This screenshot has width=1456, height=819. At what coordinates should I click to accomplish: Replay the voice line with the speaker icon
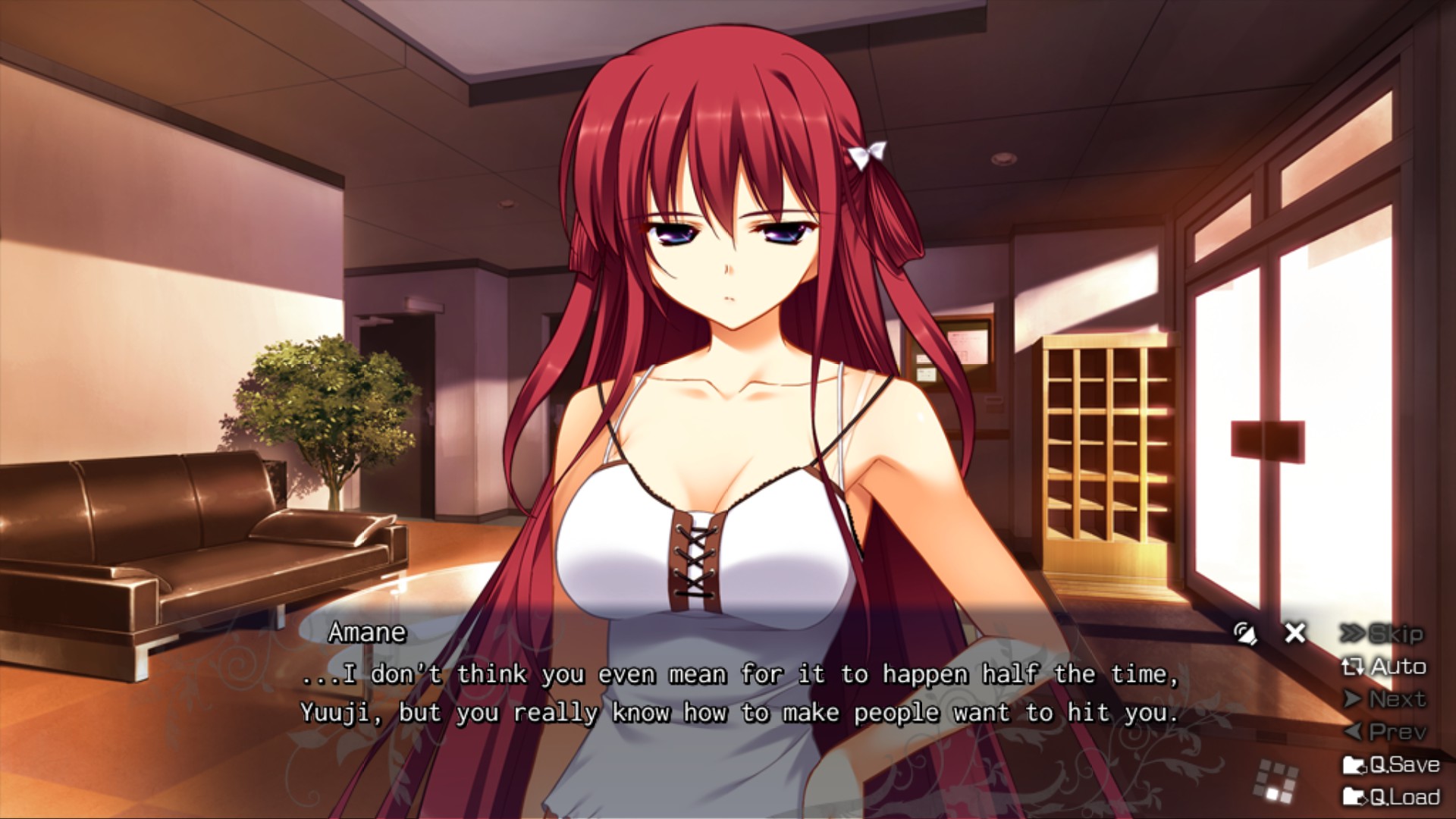click(x=1244, y=633)
